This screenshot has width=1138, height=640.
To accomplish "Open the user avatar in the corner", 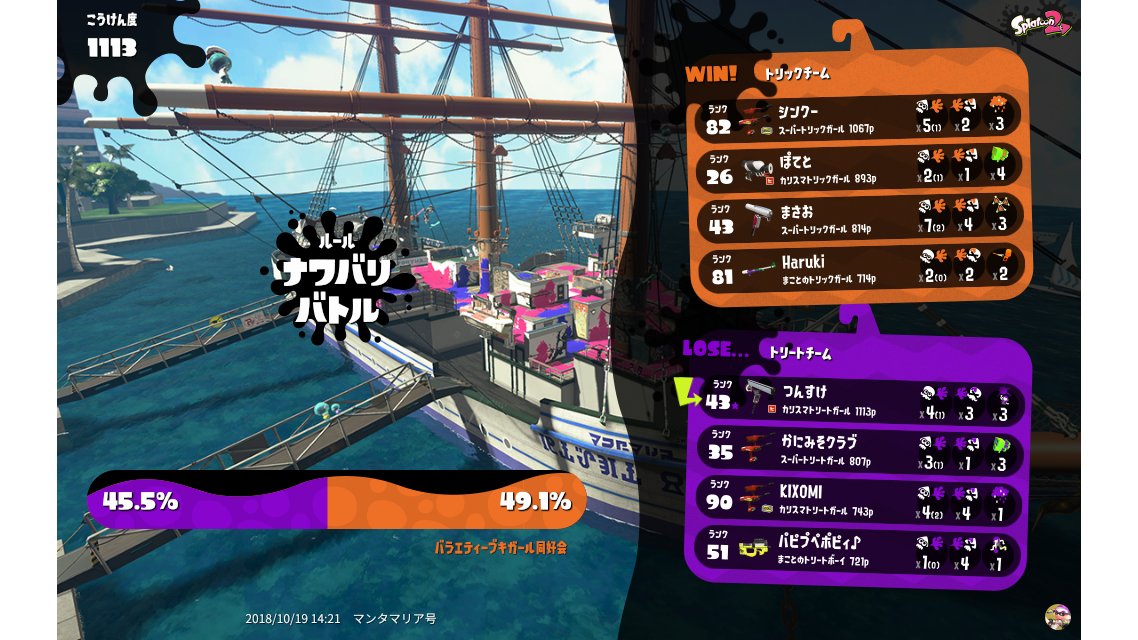I will pyautogui.click(x=1056, y=616).
